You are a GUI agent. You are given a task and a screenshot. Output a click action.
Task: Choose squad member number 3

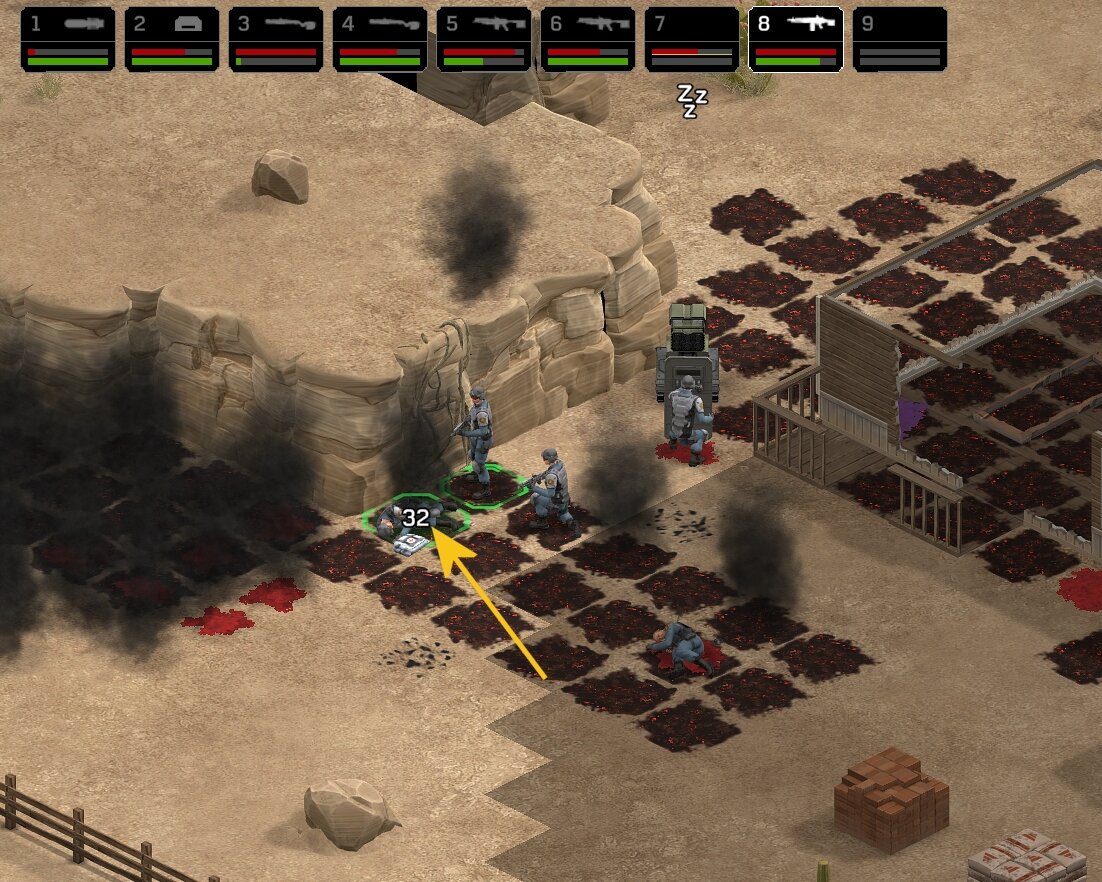pos(276,40)
